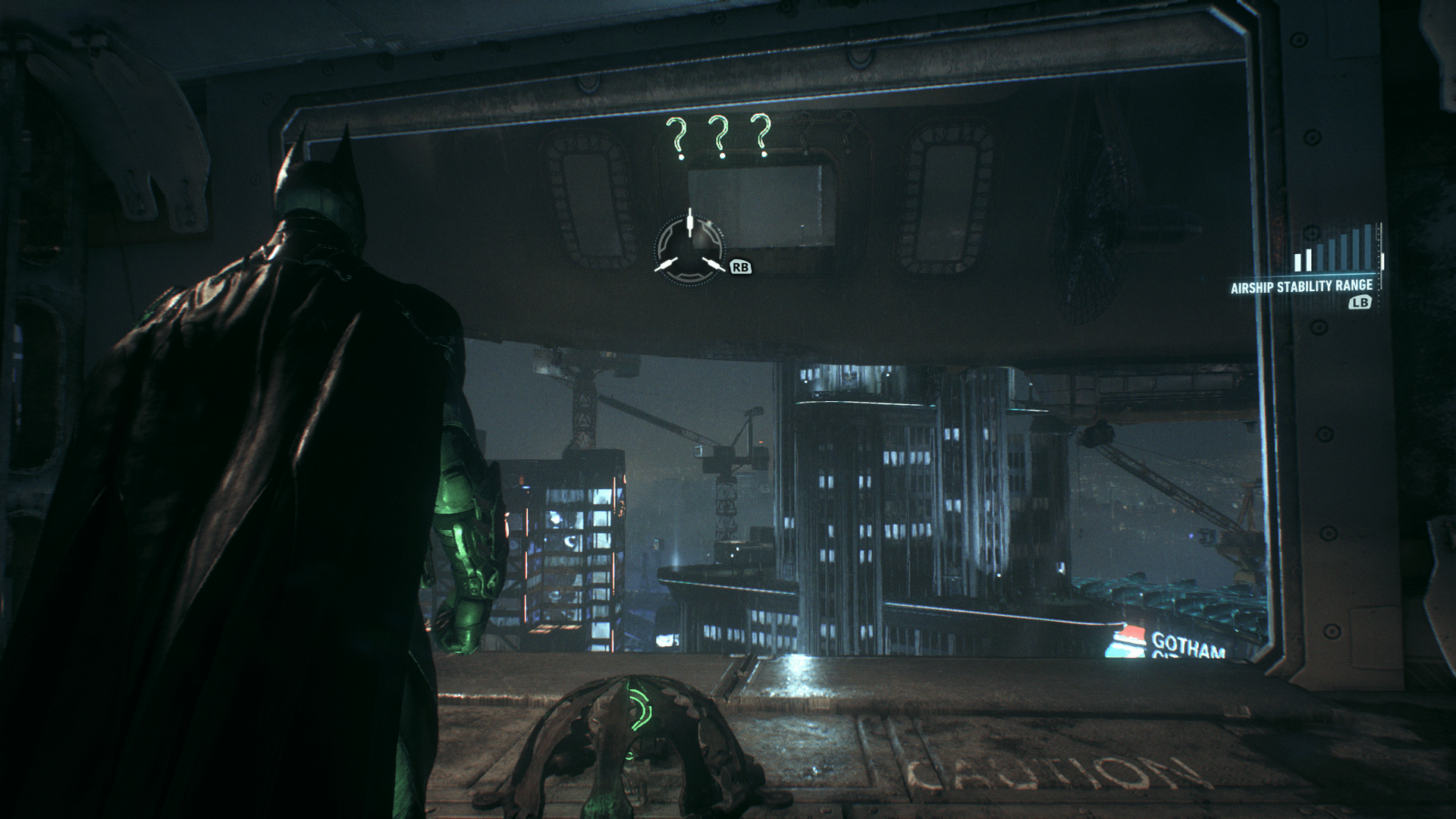Click the RB button prompt icon

point(741,266)
